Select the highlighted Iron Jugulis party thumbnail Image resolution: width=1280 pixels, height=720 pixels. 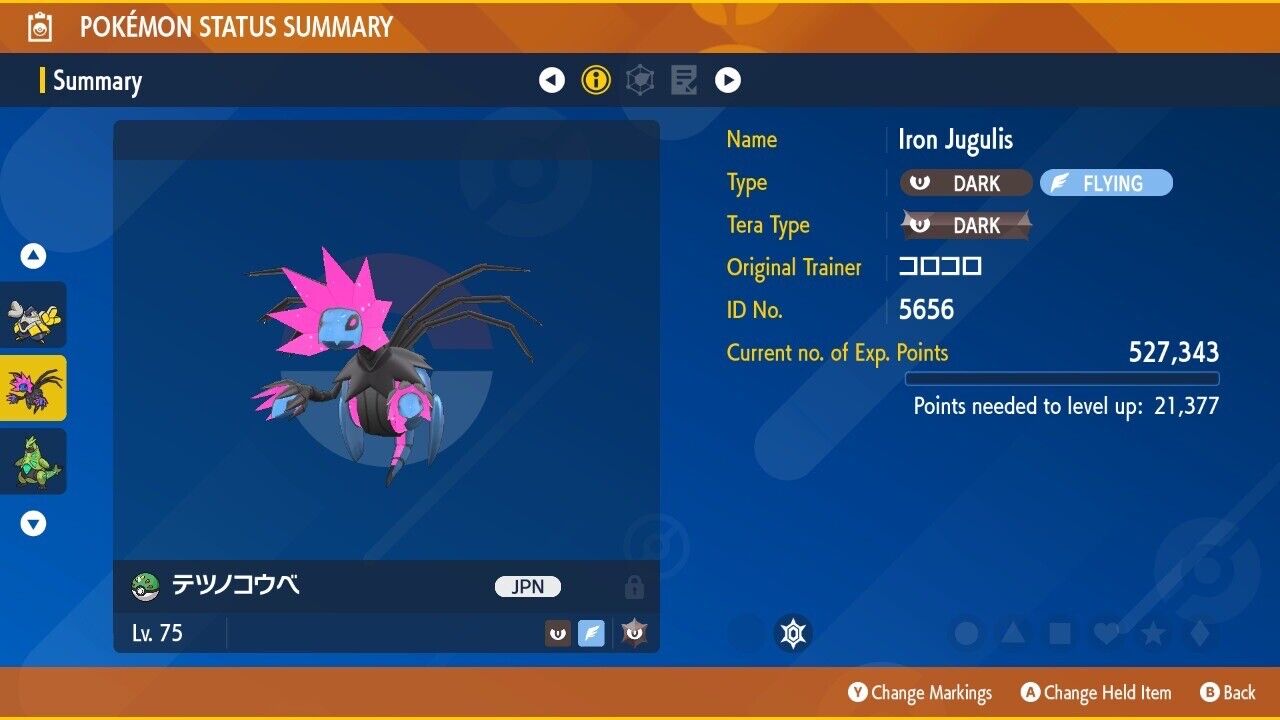(34, 388)
